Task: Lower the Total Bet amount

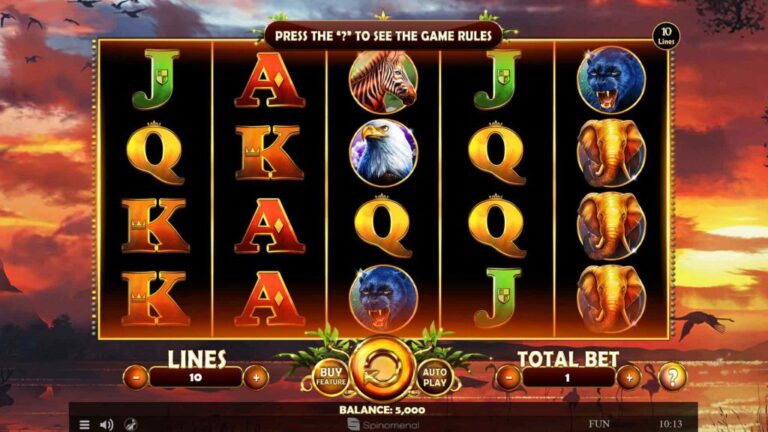Action: click(509, 378)
